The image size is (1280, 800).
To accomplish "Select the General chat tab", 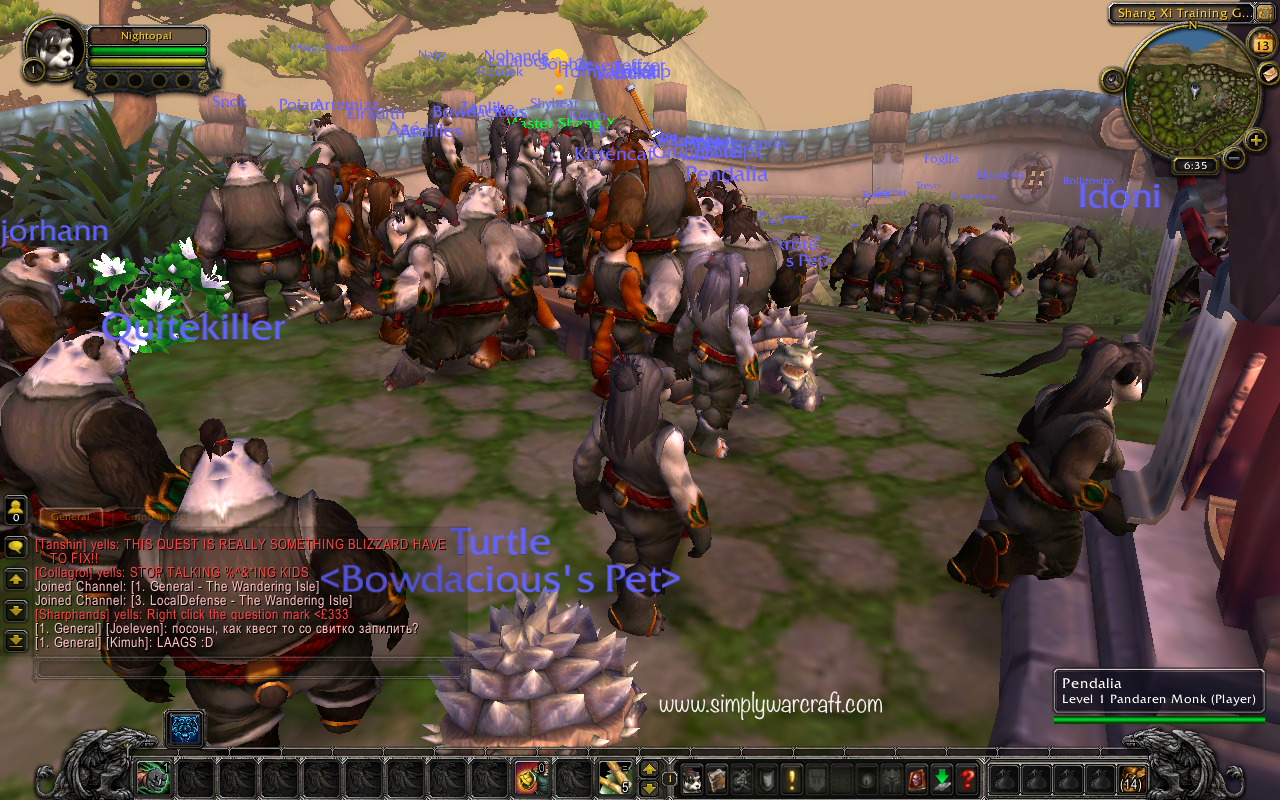I will pyautogui.click(x=70, y=515).
